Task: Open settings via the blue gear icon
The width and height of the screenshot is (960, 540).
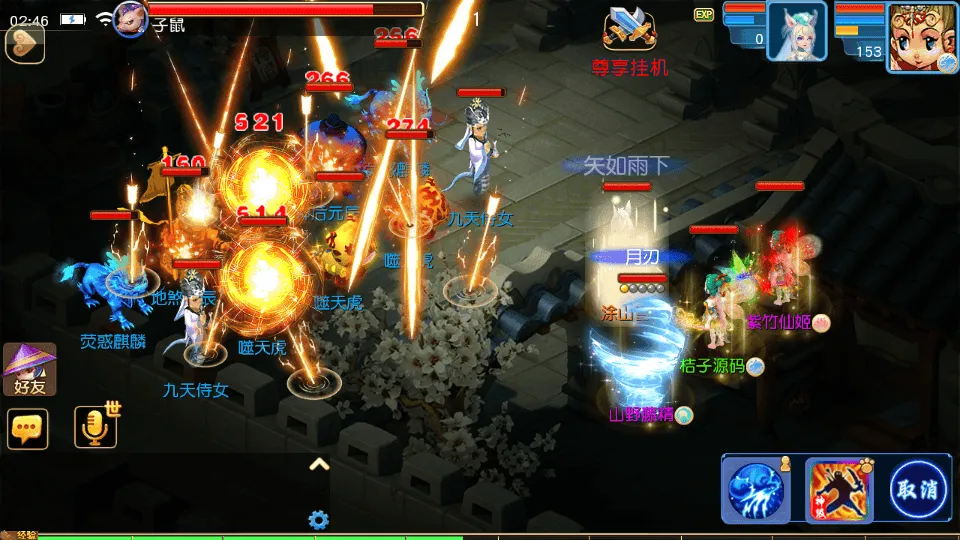Action: [319, 520]
